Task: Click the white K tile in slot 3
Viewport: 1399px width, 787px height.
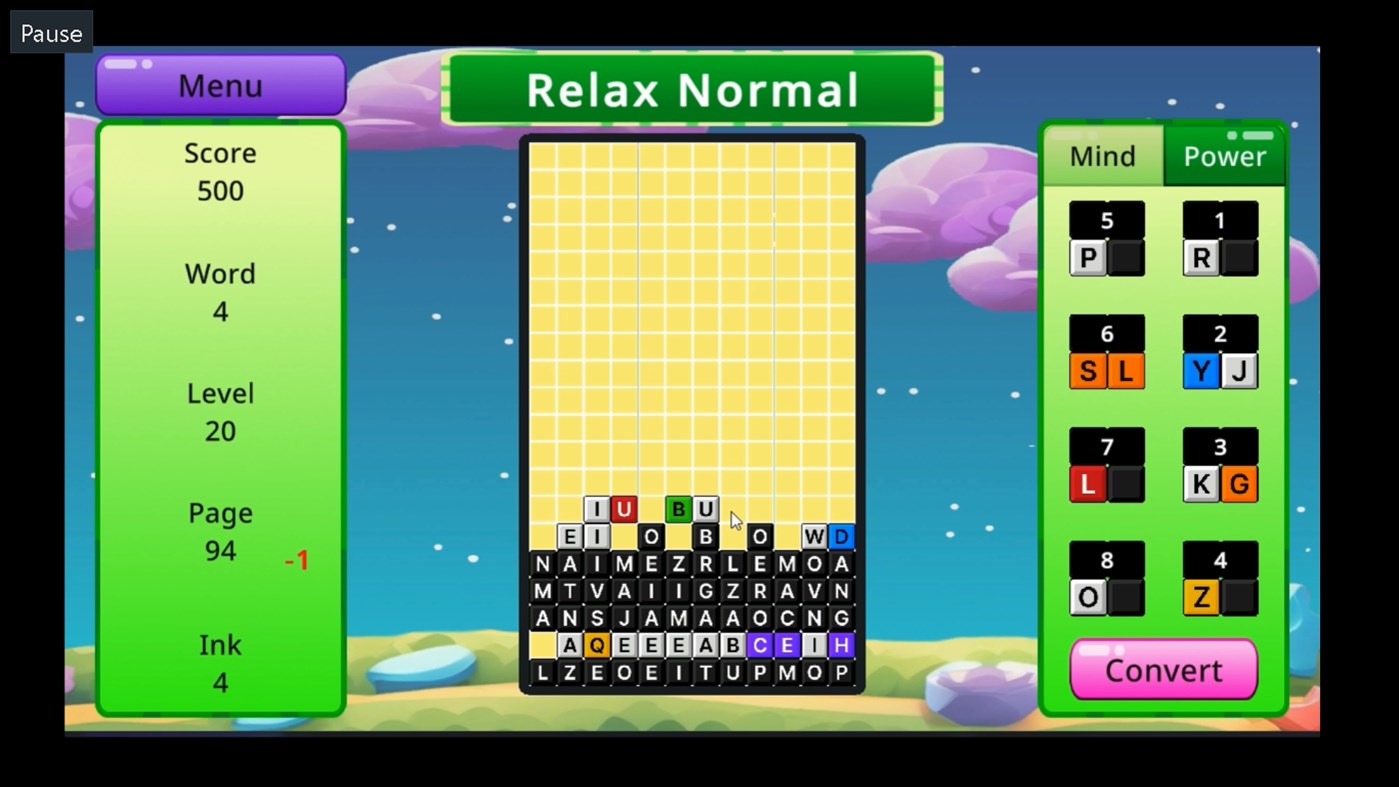Action: (1199, 484)
